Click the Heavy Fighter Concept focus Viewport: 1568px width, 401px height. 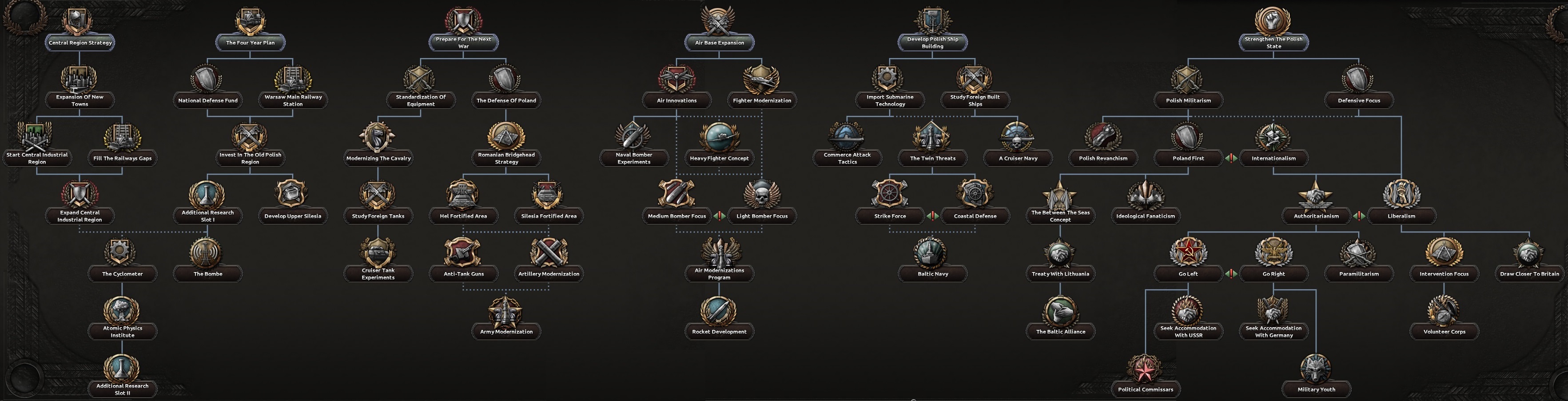[x=719, y=158]
